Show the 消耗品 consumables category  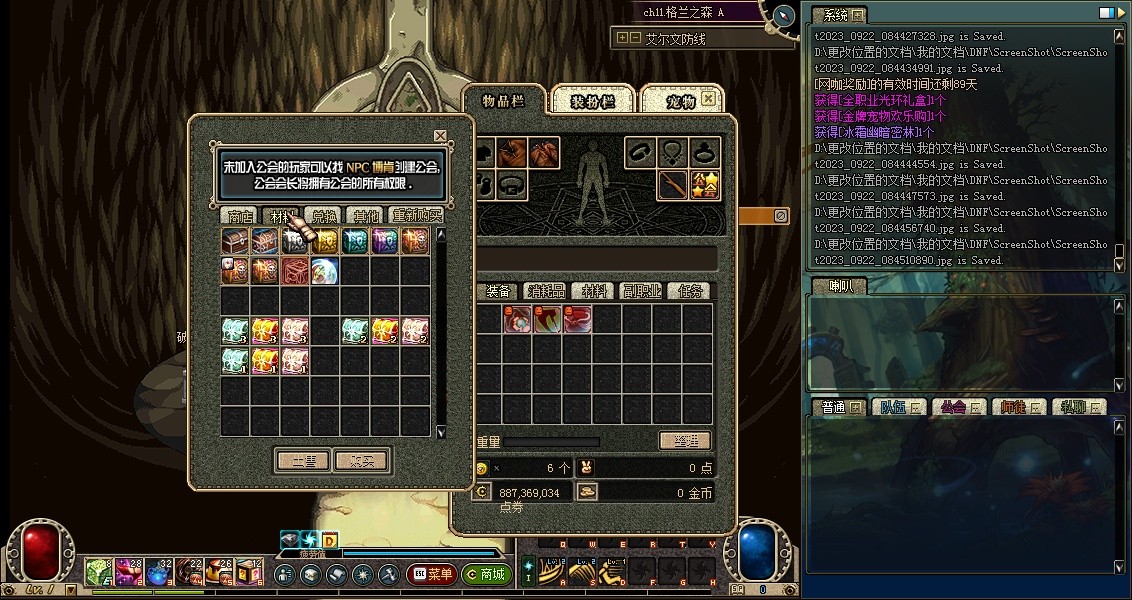point(546,291)
